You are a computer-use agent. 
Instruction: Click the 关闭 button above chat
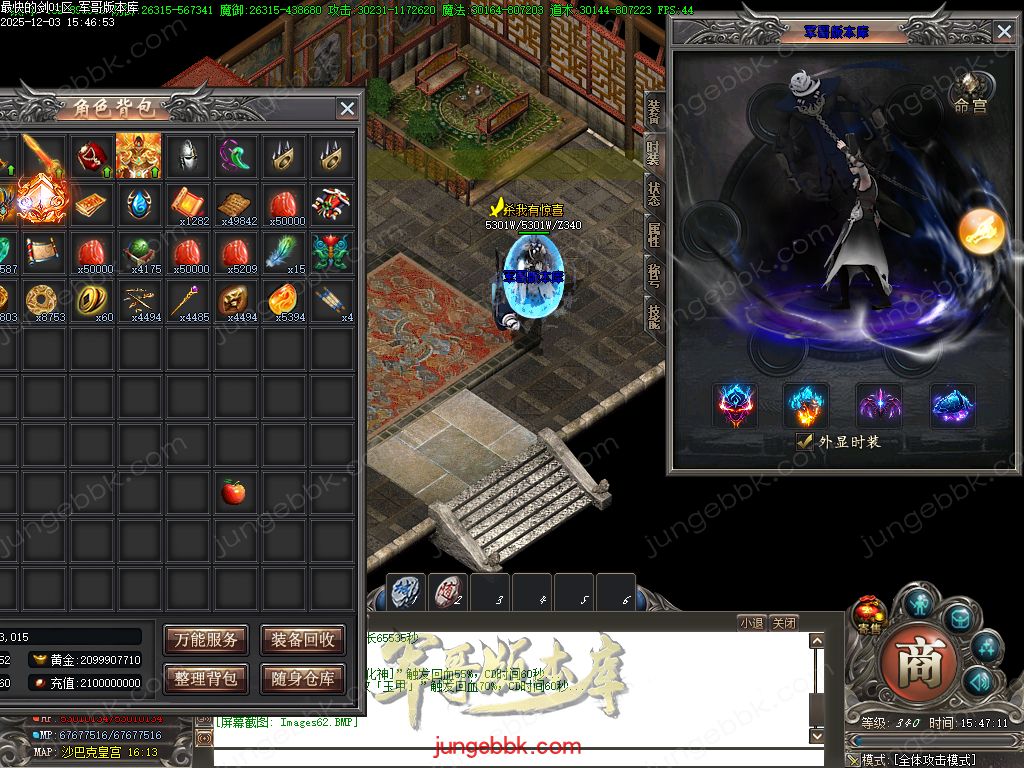pyautogui.click(x=784, y=623)
